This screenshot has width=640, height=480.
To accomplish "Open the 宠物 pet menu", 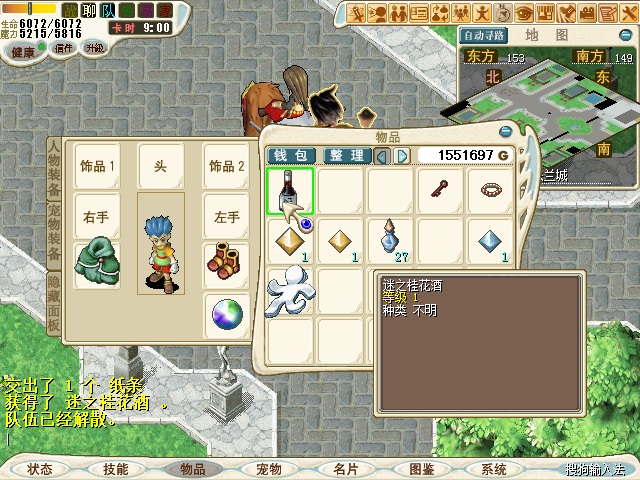I will 268,469.
